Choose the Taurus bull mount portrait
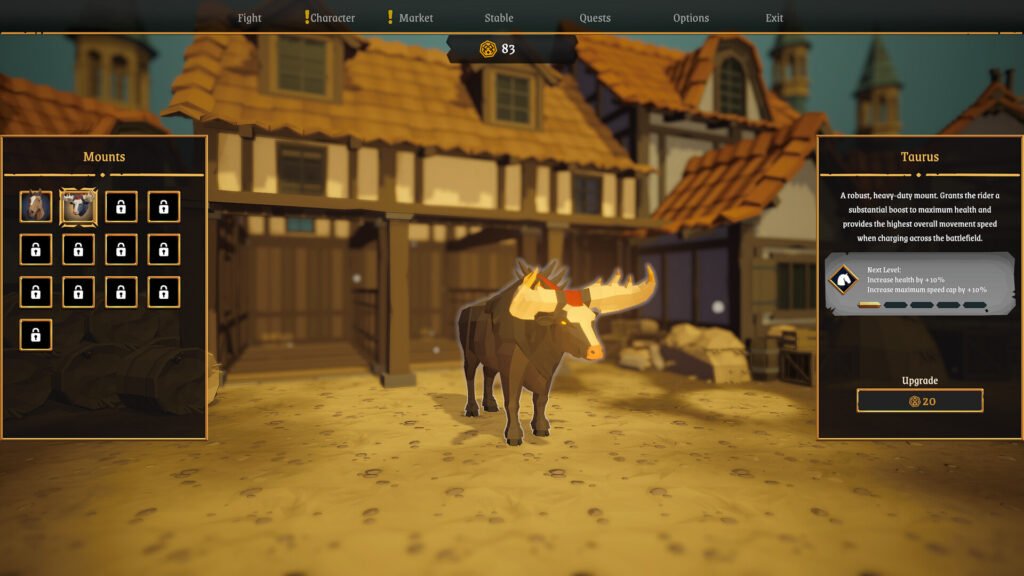This screenshot has width=1024, height=576. (x=78, y=207)
